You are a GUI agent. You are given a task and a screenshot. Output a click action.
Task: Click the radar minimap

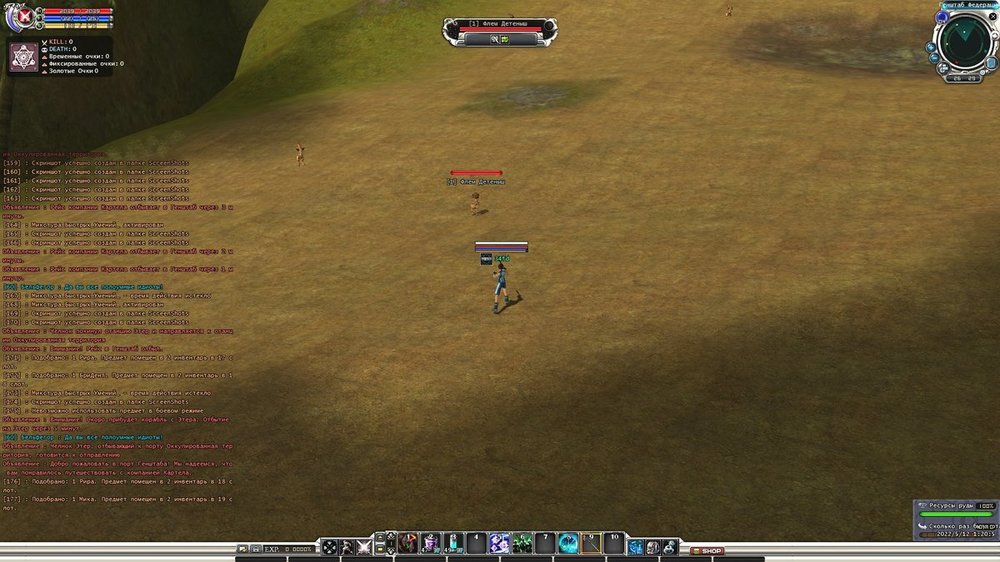(965, 42)
